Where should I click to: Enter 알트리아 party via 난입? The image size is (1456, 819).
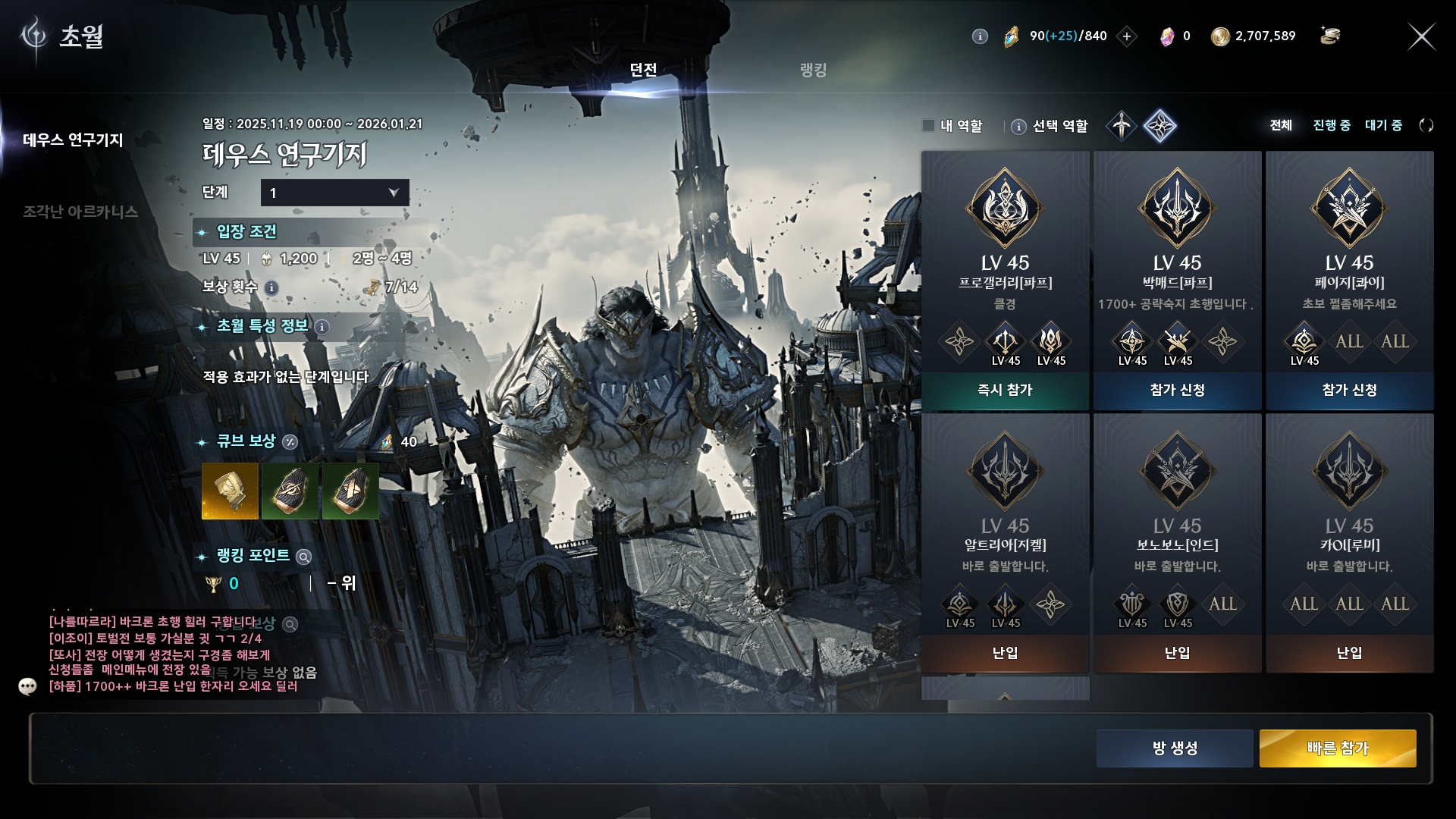coord(1005,653)
